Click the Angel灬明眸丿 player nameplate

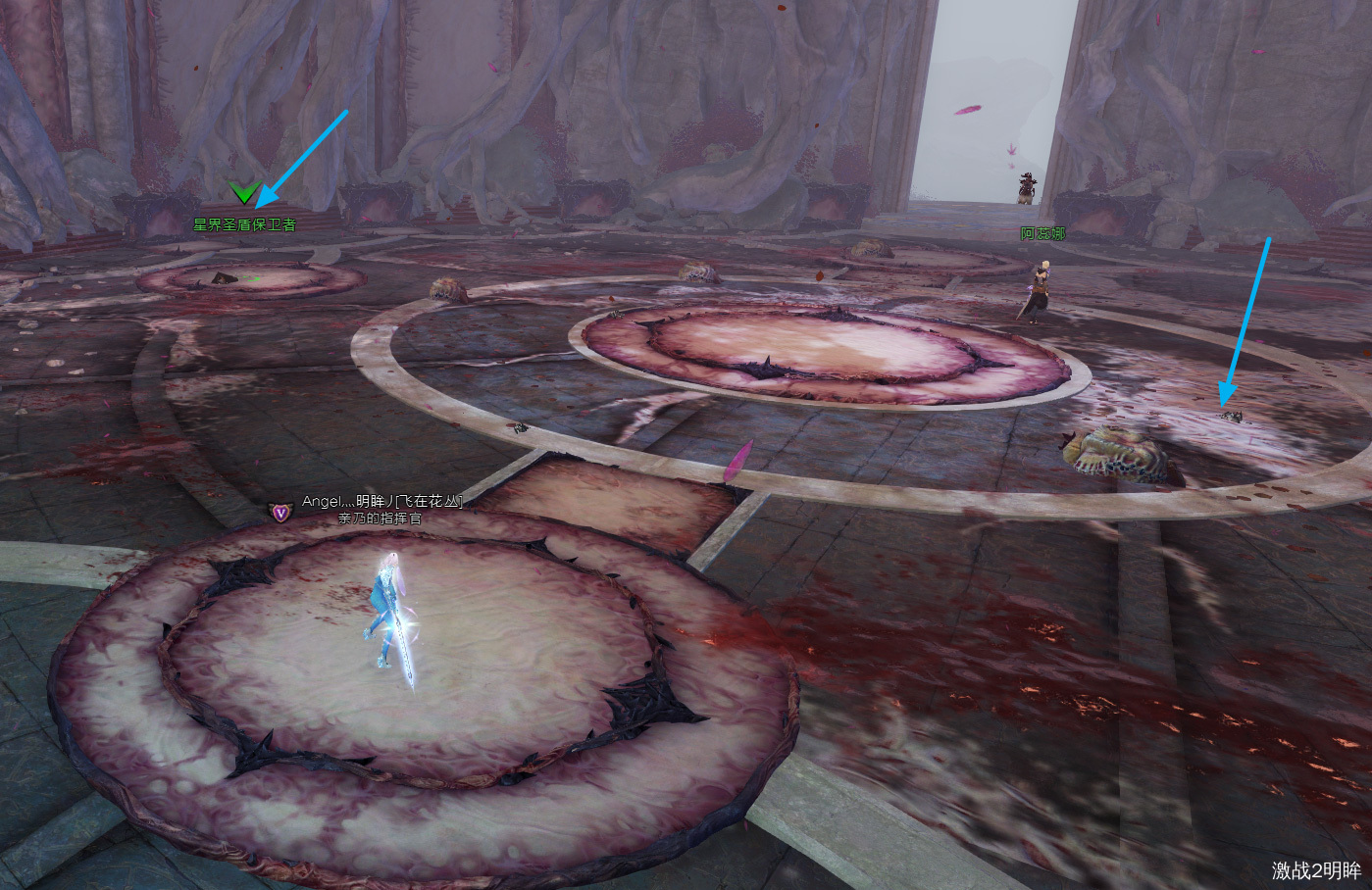pos(381,502)
